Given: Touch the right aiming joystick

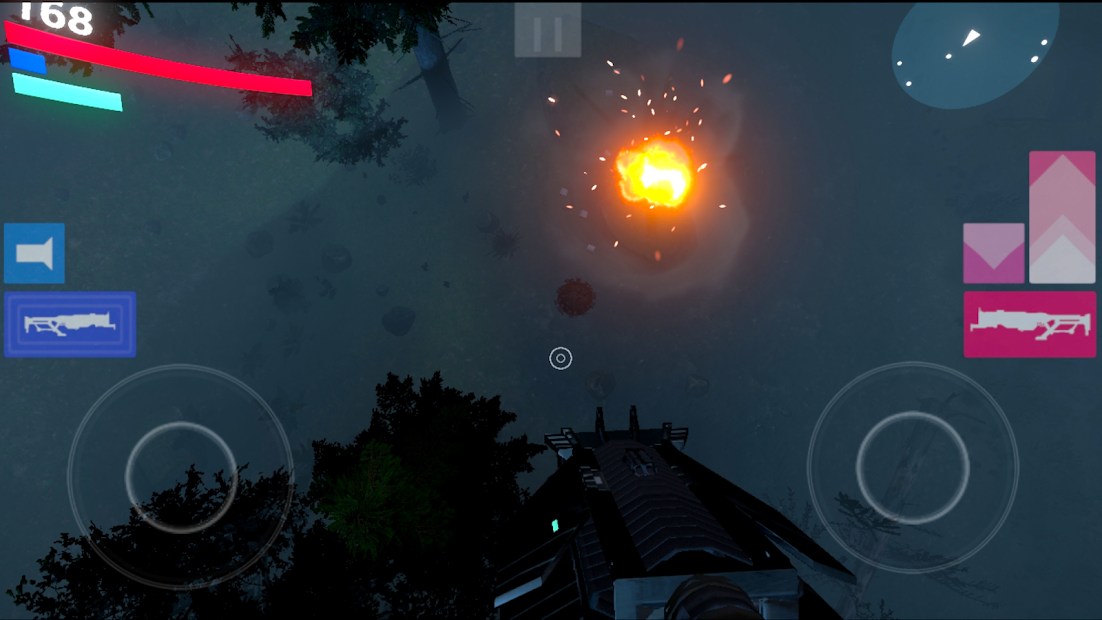Looking at the screenshot, I should pyautogui.click(x=912, y=467).
